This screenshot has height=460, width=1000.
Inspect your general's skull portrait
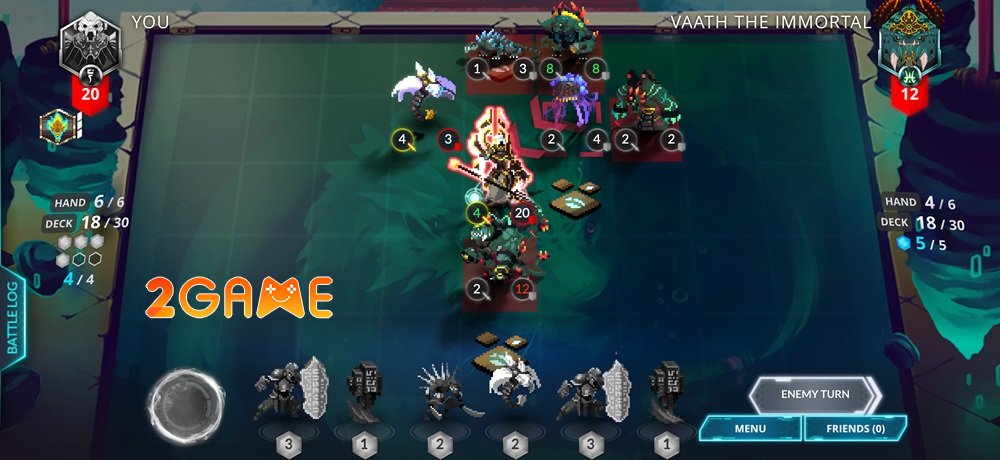90,46
